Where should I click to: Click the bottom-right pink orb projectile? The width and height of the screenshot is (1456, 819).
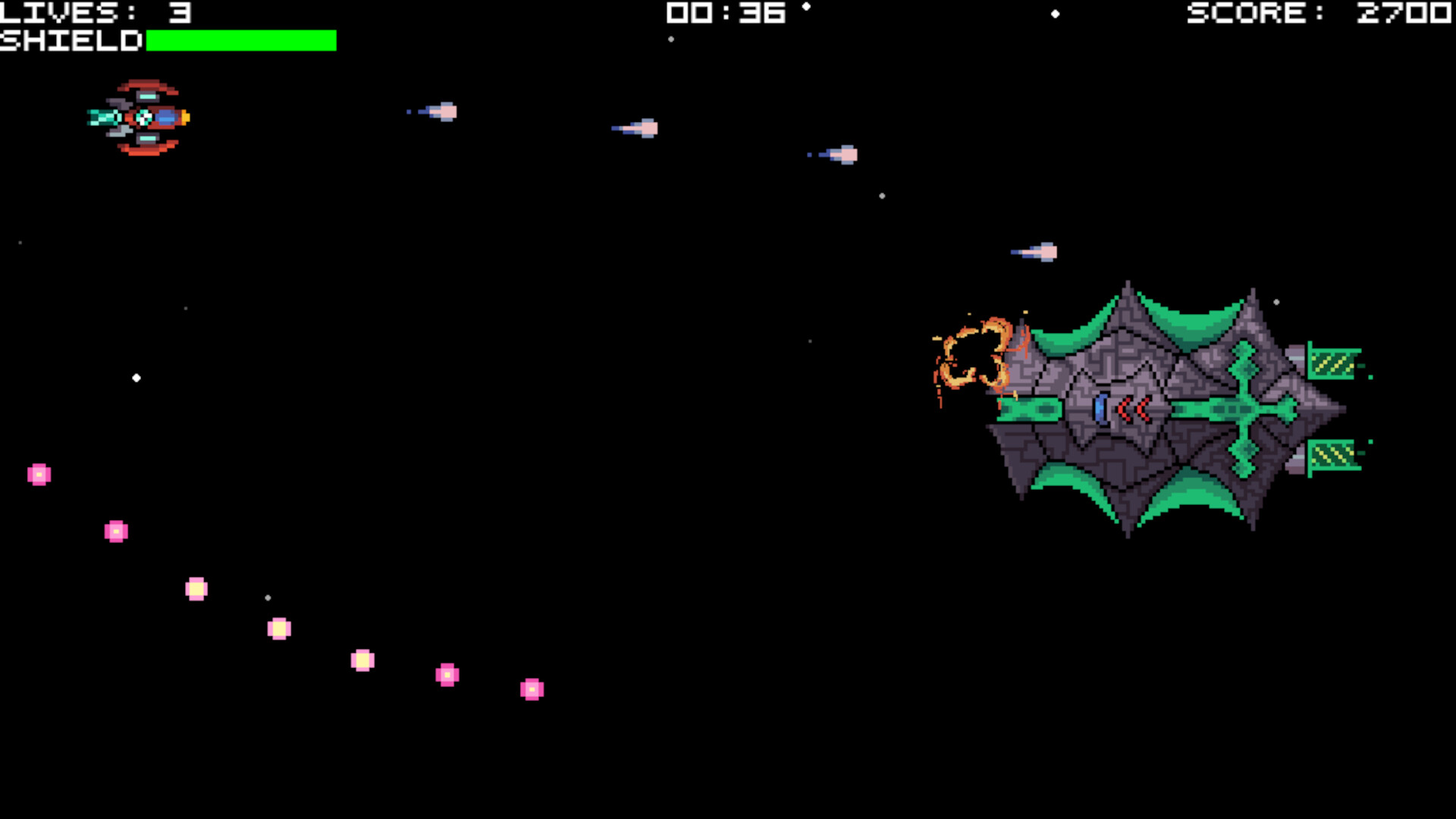[x=532, y=689]
